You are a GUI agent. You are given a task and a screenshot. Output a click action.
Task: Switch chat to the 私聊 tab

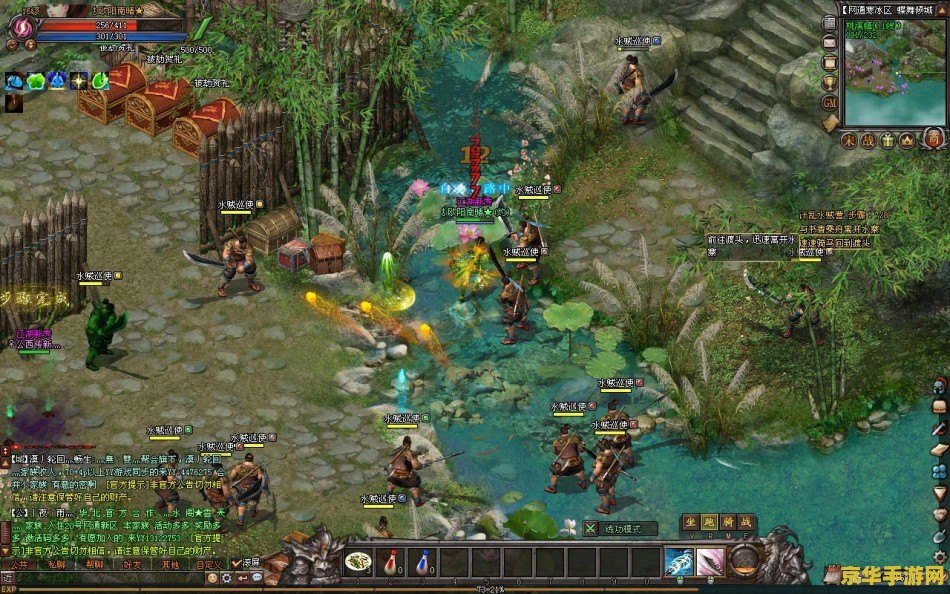point(56,564)
